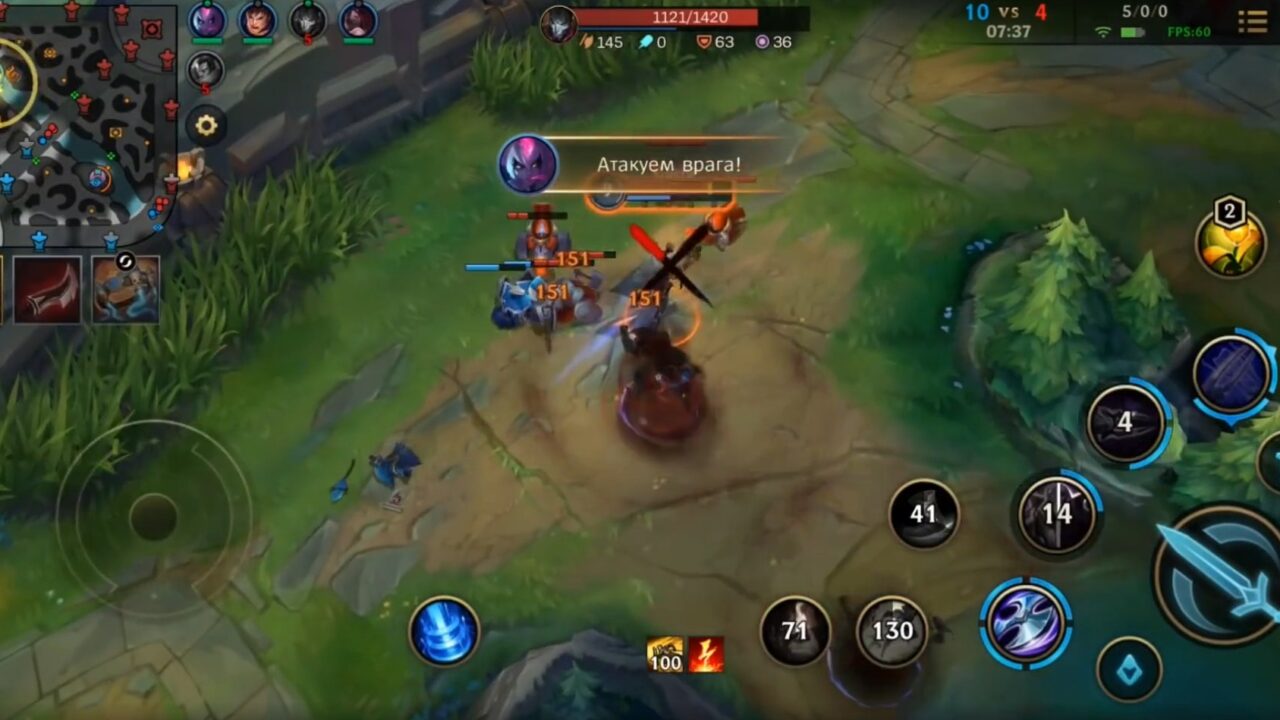Viewport: 1280px width, 720px height.
Task: Tap the quick-buy red lightning icon
Action: tap(706, 651)
